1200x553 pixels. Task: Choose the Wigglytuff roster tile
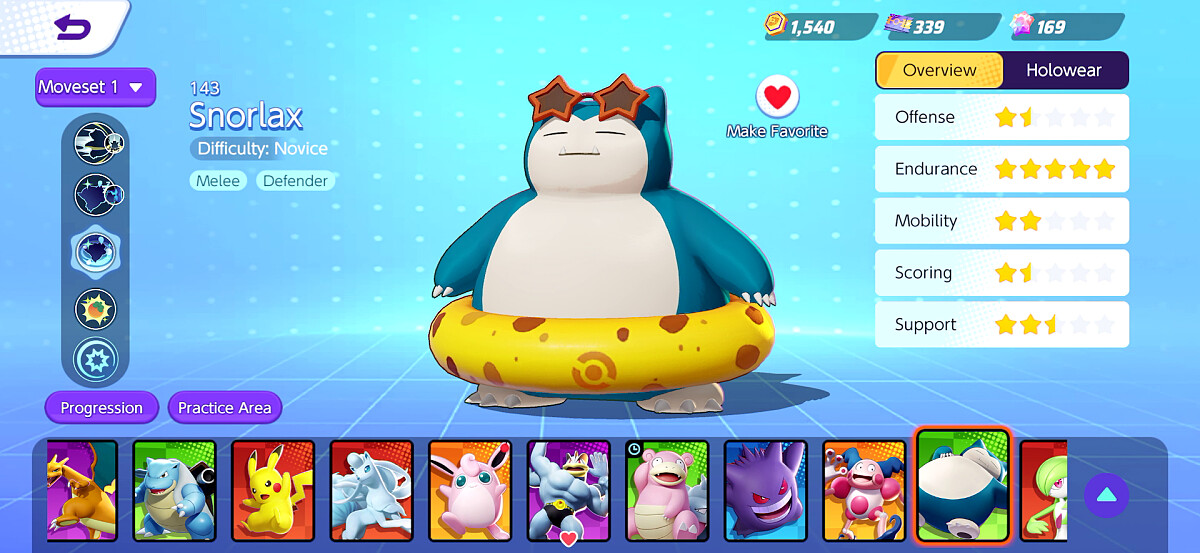click(x=470, y=490)
